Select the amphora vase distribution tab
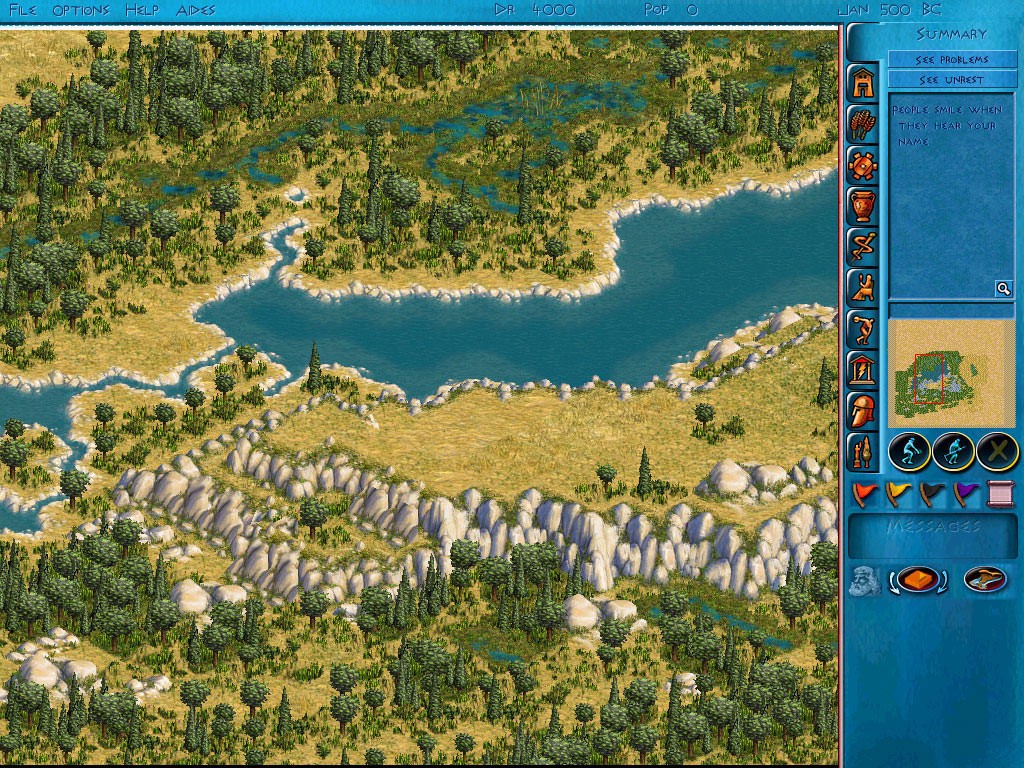1024x768 pixels. tap(863, 206)
